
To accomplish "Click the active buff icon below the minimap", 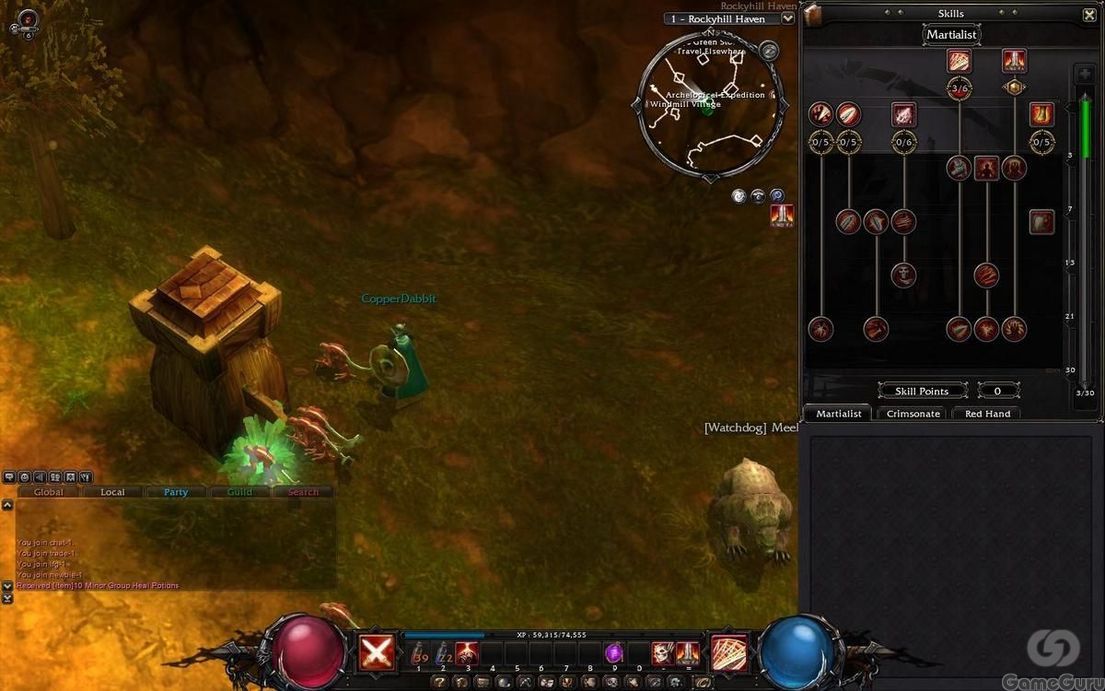I will click(782, 216).
